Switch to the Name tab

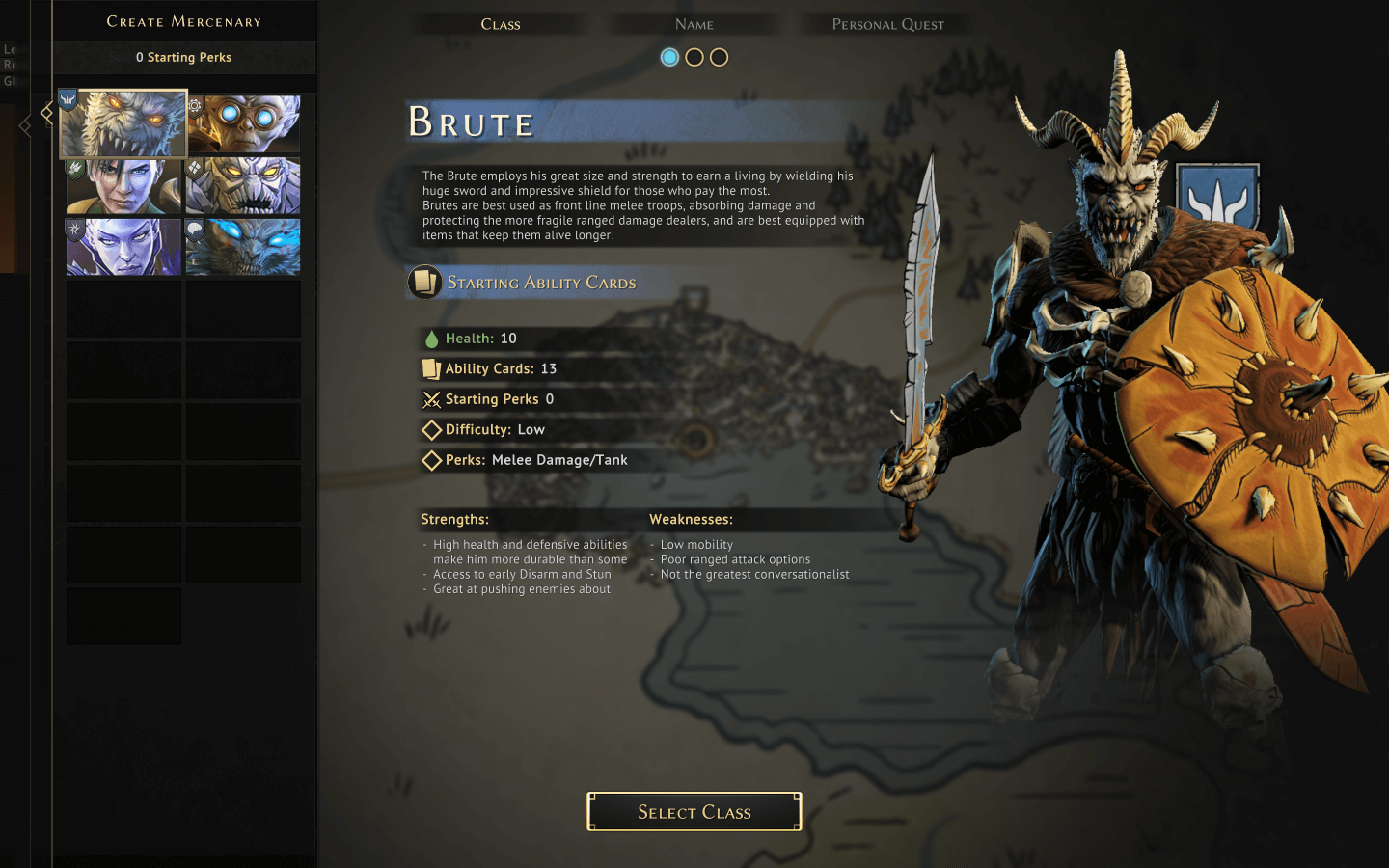694,24
